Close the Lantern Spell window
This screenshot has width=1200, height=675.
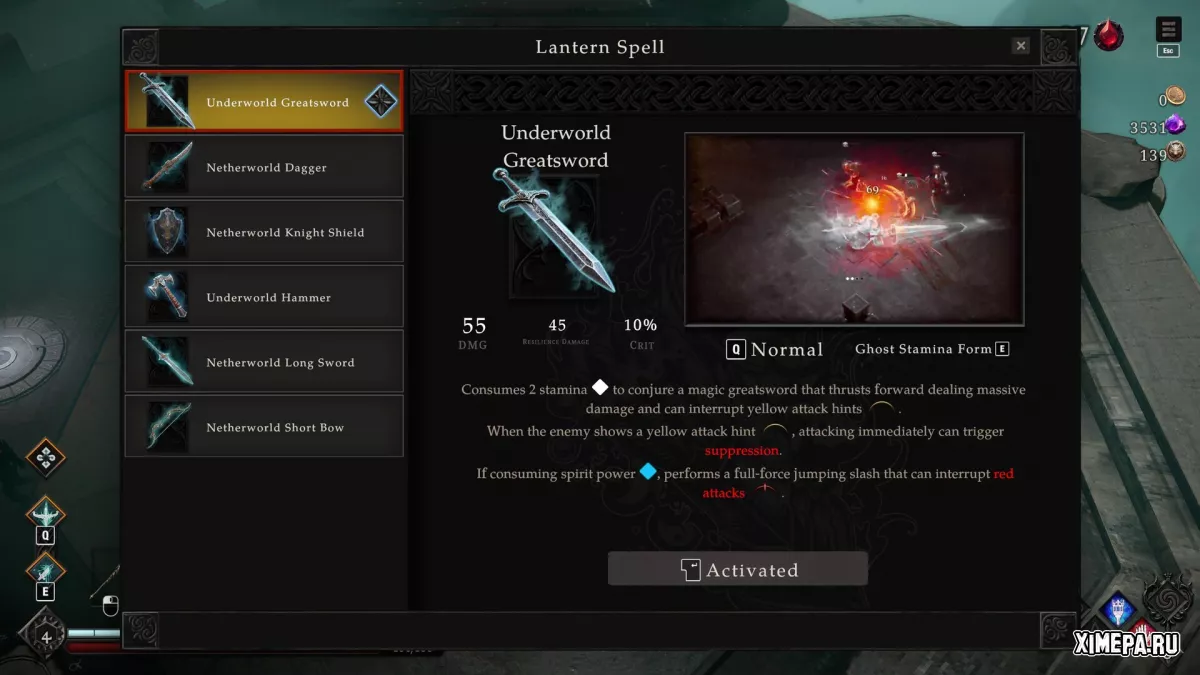pyautogui.click(x=1020, y=46)
